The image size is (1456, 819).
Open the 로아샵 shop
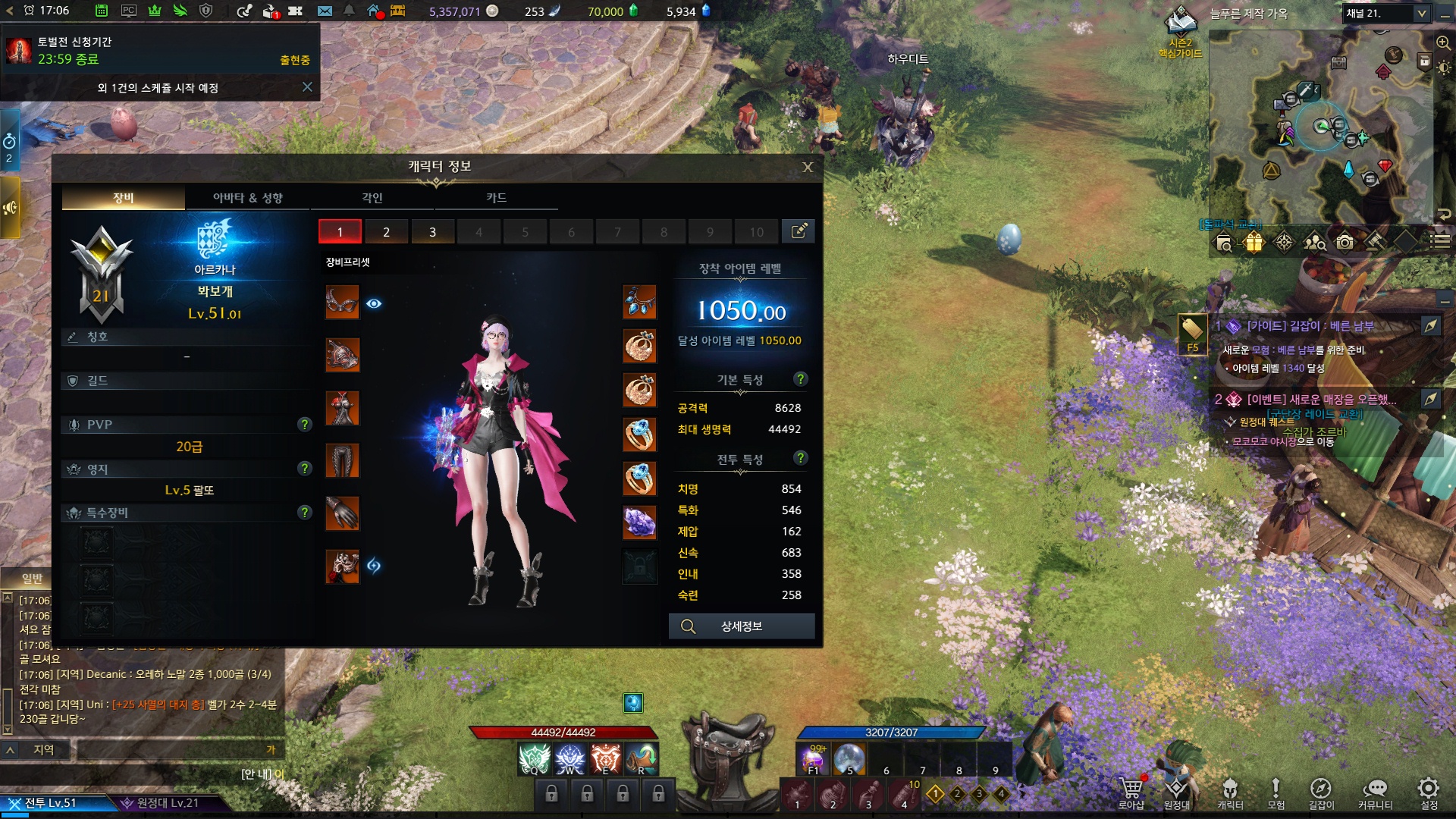(x=1131, y=793)
